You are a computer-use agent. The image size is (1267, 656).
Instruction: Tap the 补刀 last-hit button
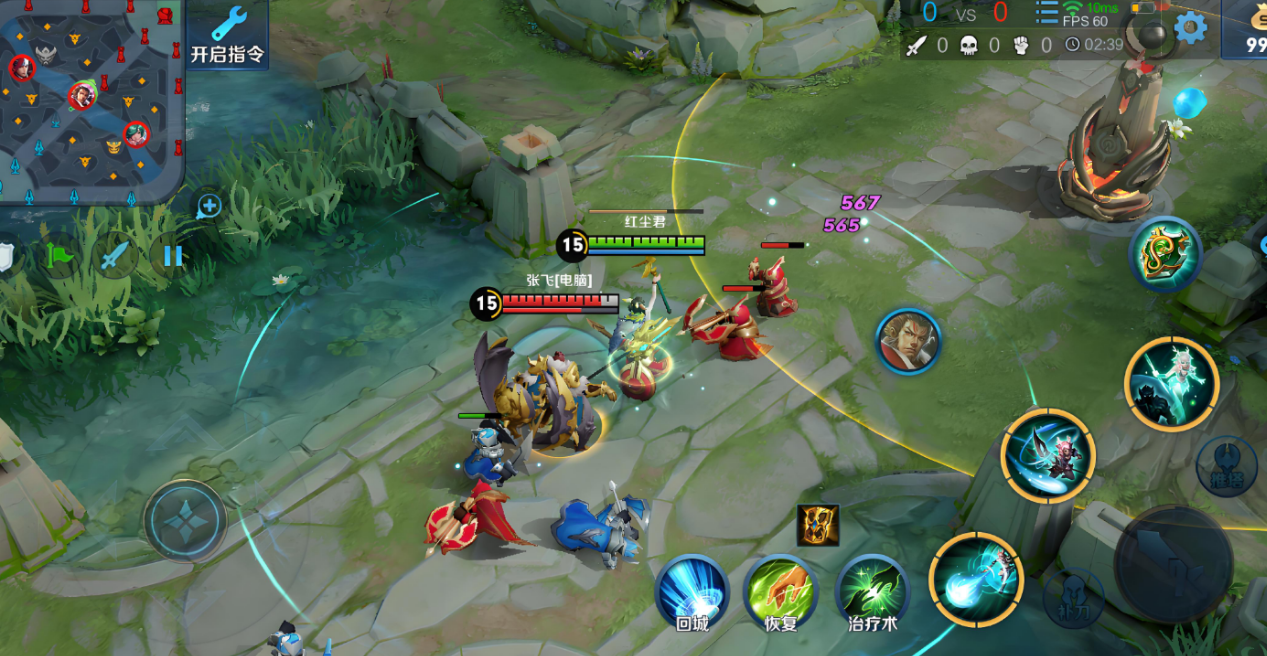(1073, 597)
